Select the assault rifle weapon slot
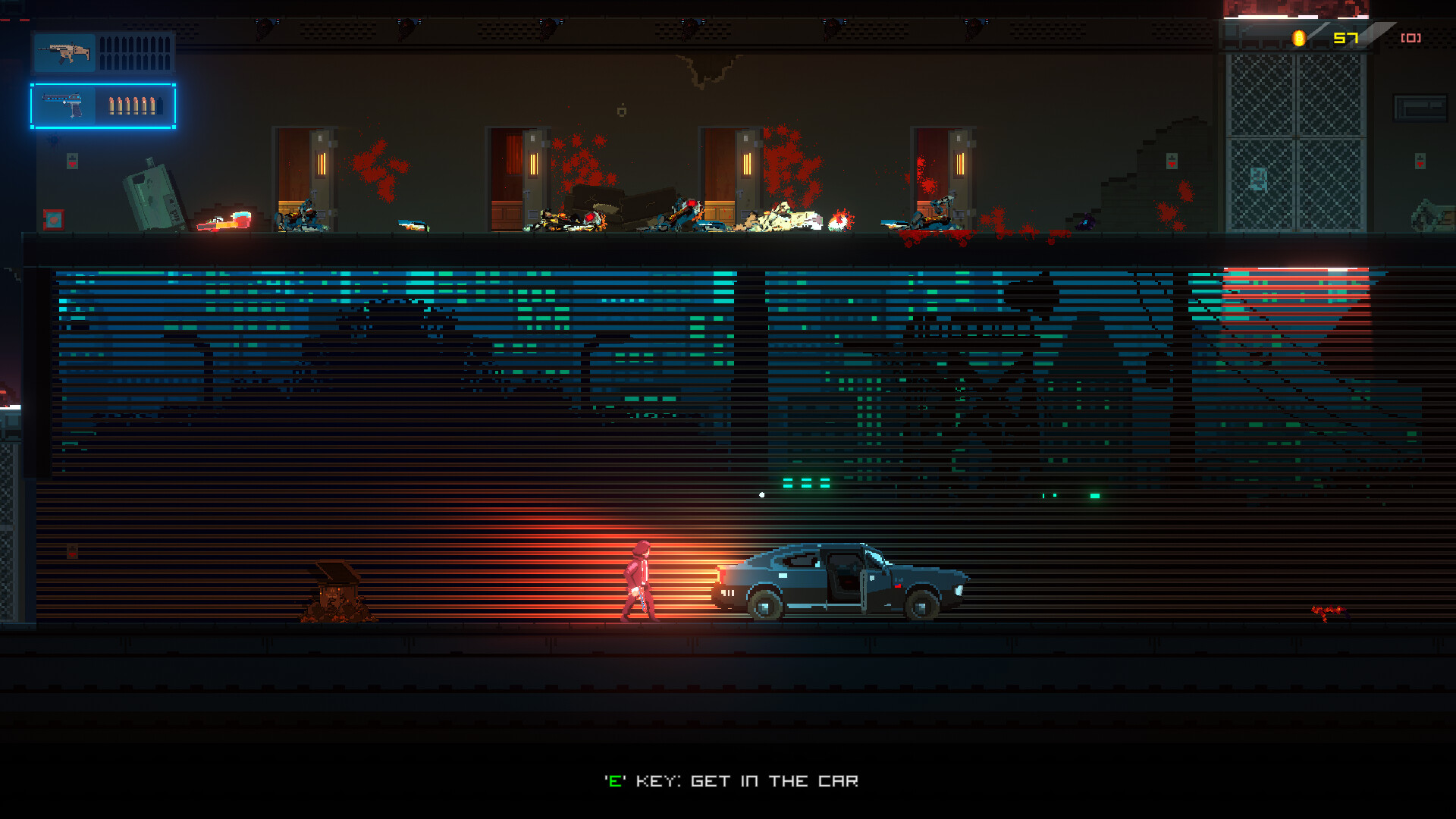The width and height of the screenshot is (1456, 819). pyautogui.click(x=64, y=54)
